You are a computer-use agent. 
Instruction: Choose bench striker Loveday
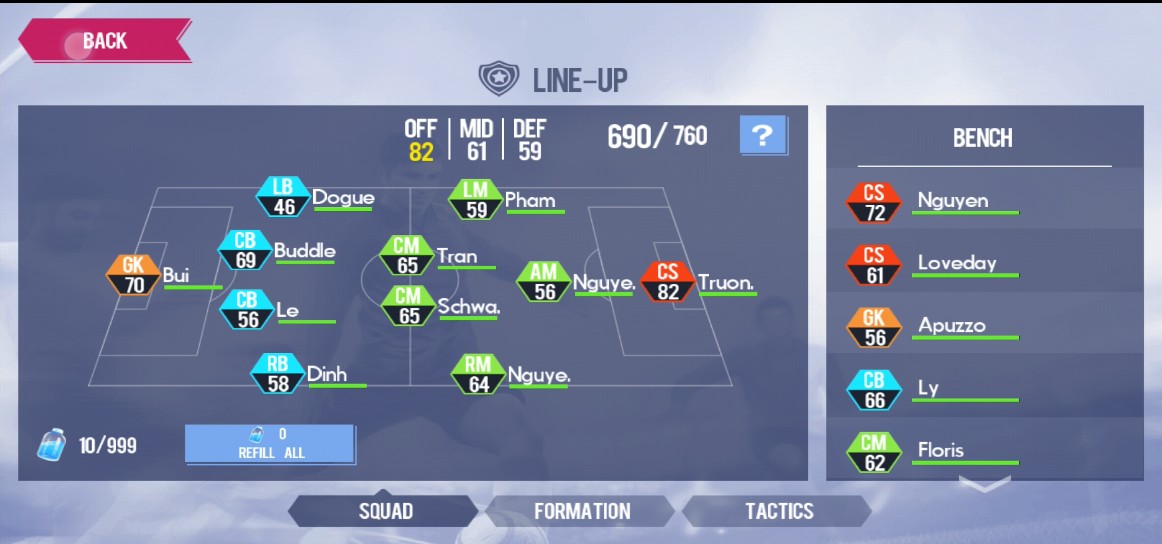pyautogui.click(x=873, y=264)
